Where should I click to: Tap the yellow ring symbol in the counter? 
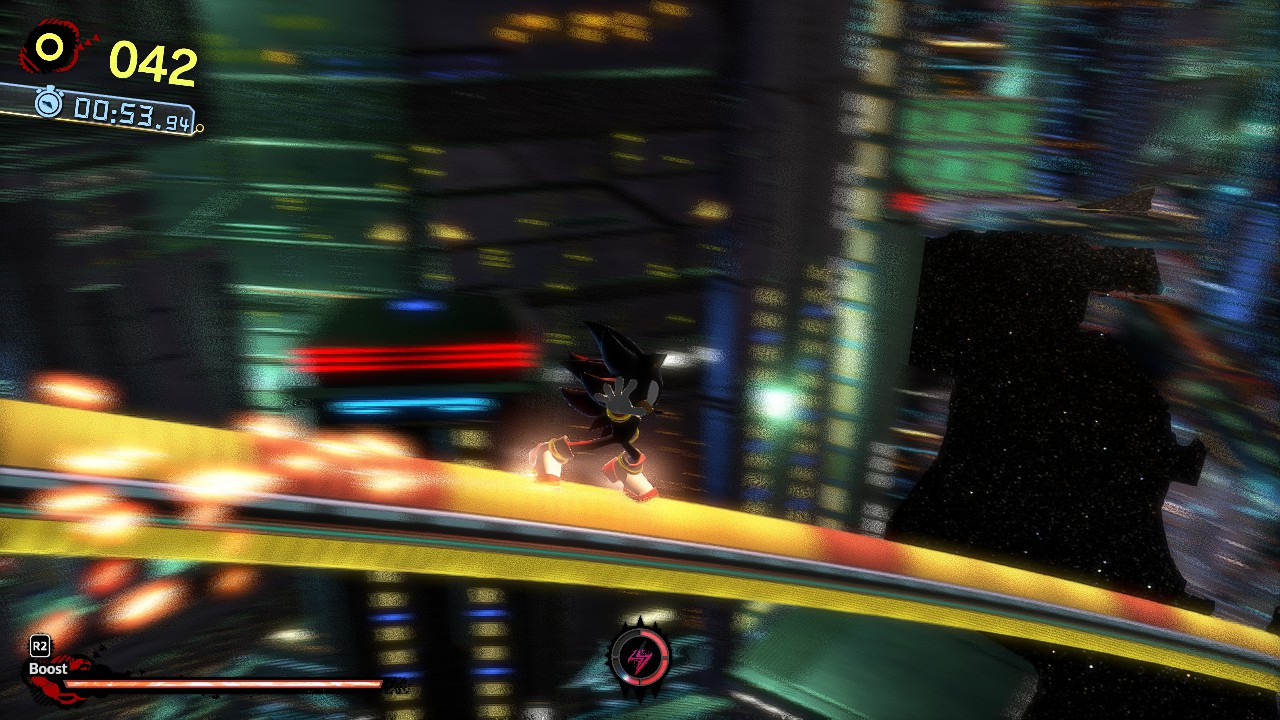click(47, 46)
